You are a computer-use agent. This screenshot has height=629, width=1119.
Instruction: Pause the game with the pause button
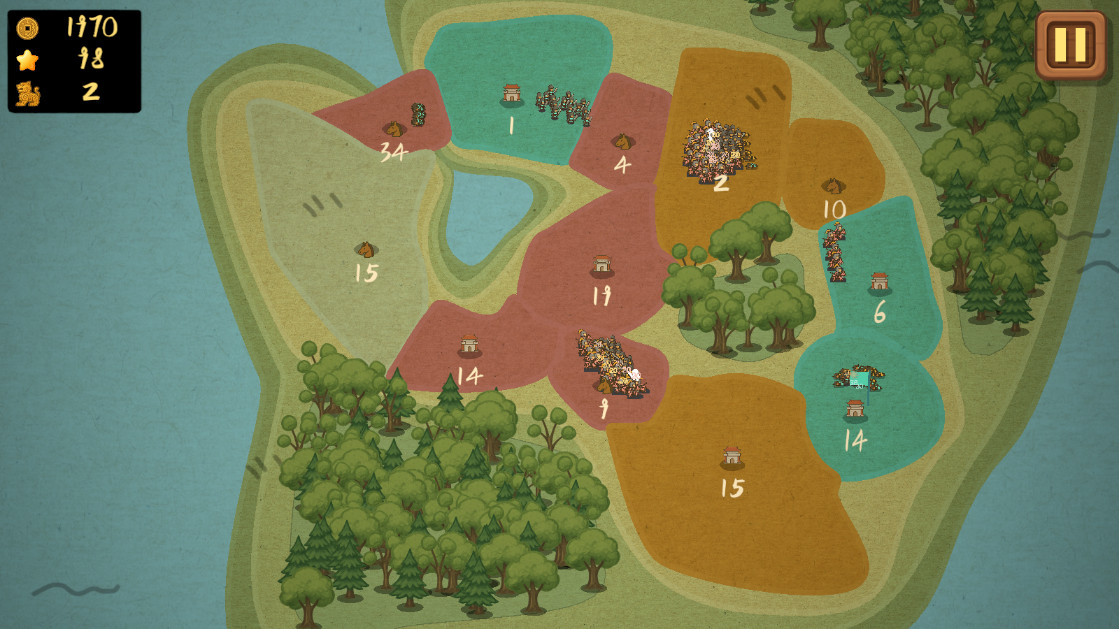[1070, 45]
